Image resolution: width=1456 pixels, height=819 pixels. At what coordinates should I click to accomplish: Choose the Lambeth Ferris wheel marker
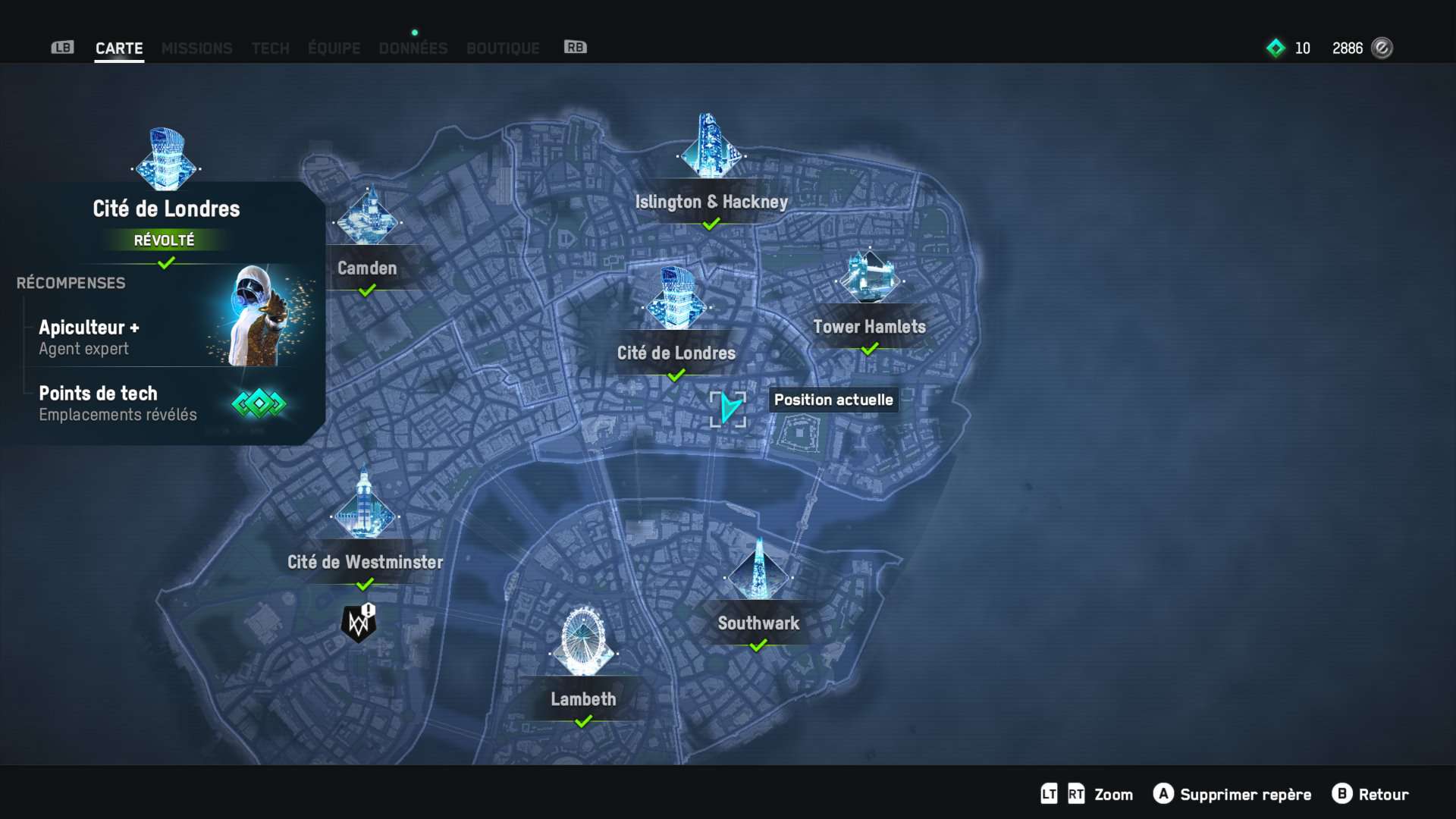tap(583, 643)
